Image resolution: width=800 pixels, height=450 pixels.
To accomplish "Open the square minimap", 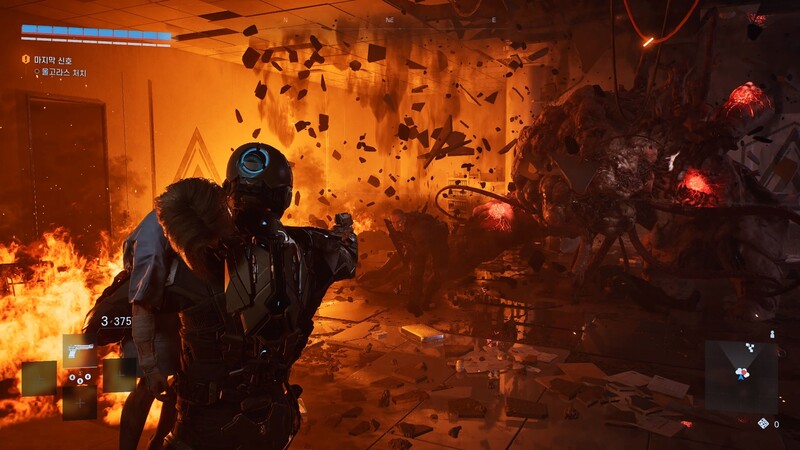I will (x=741, y=375).
